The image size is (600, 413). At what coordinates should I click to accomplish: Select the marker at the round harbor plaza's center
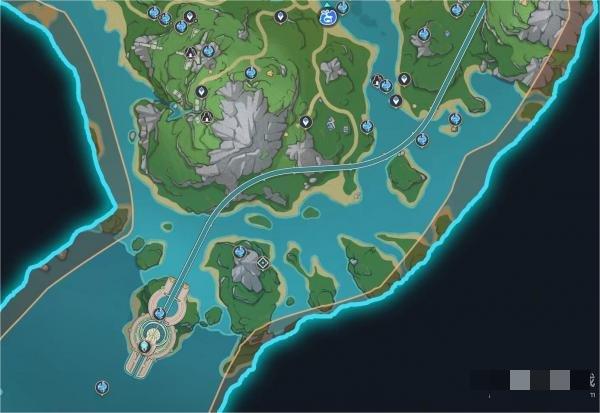[145, 346]
